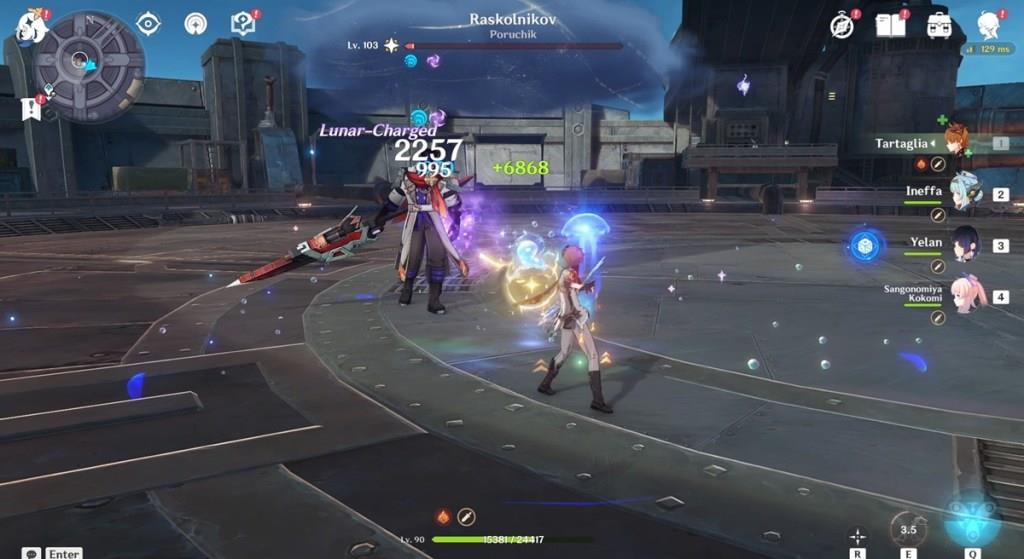The height and width of the screenshot is (559, 1024).
Task: Switch to Sangonomiya Kokomi in the party list
Action: 962,296
